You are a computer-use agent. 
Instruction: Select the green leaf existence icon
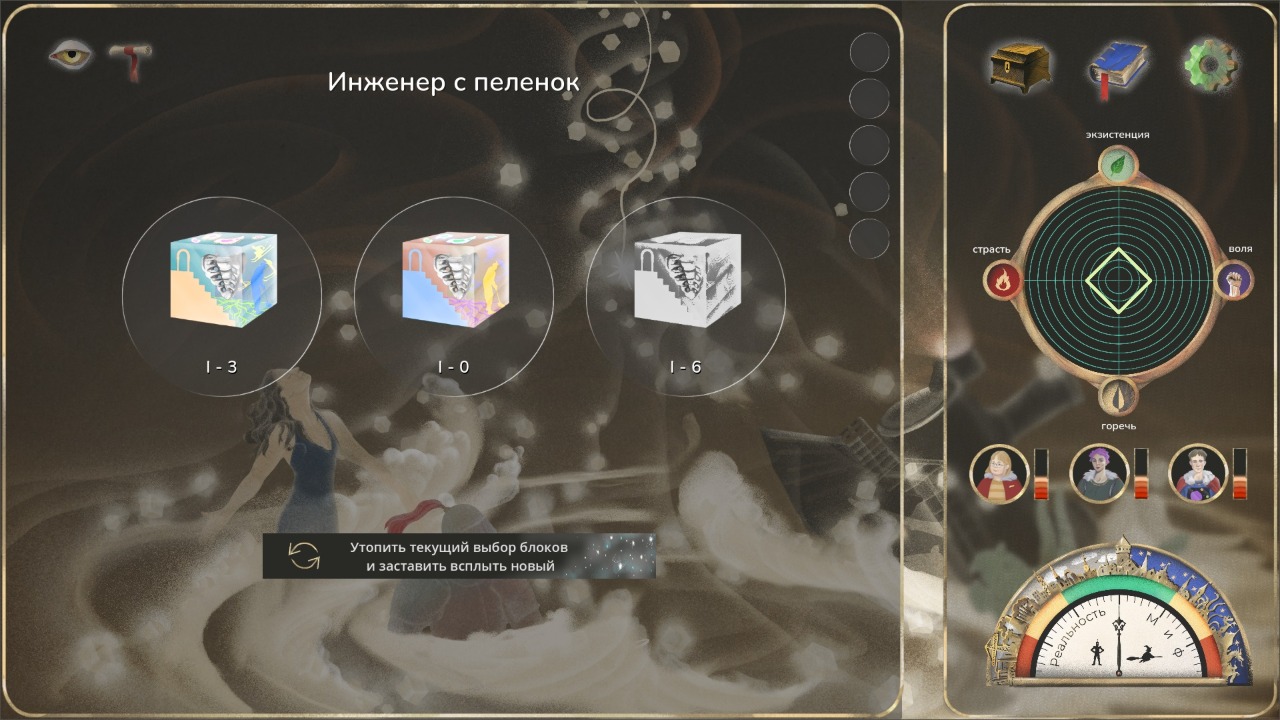[x=1118, y=165]
